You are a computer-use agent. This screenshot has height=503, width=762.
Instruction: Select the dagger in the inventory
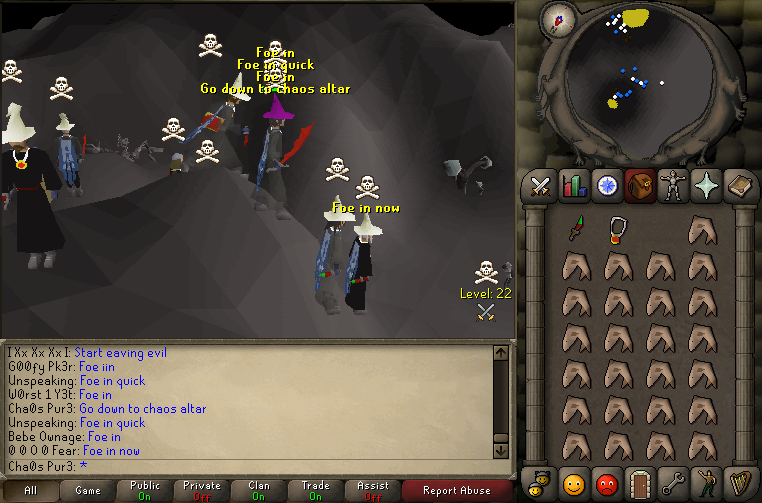tap(575, 230)
